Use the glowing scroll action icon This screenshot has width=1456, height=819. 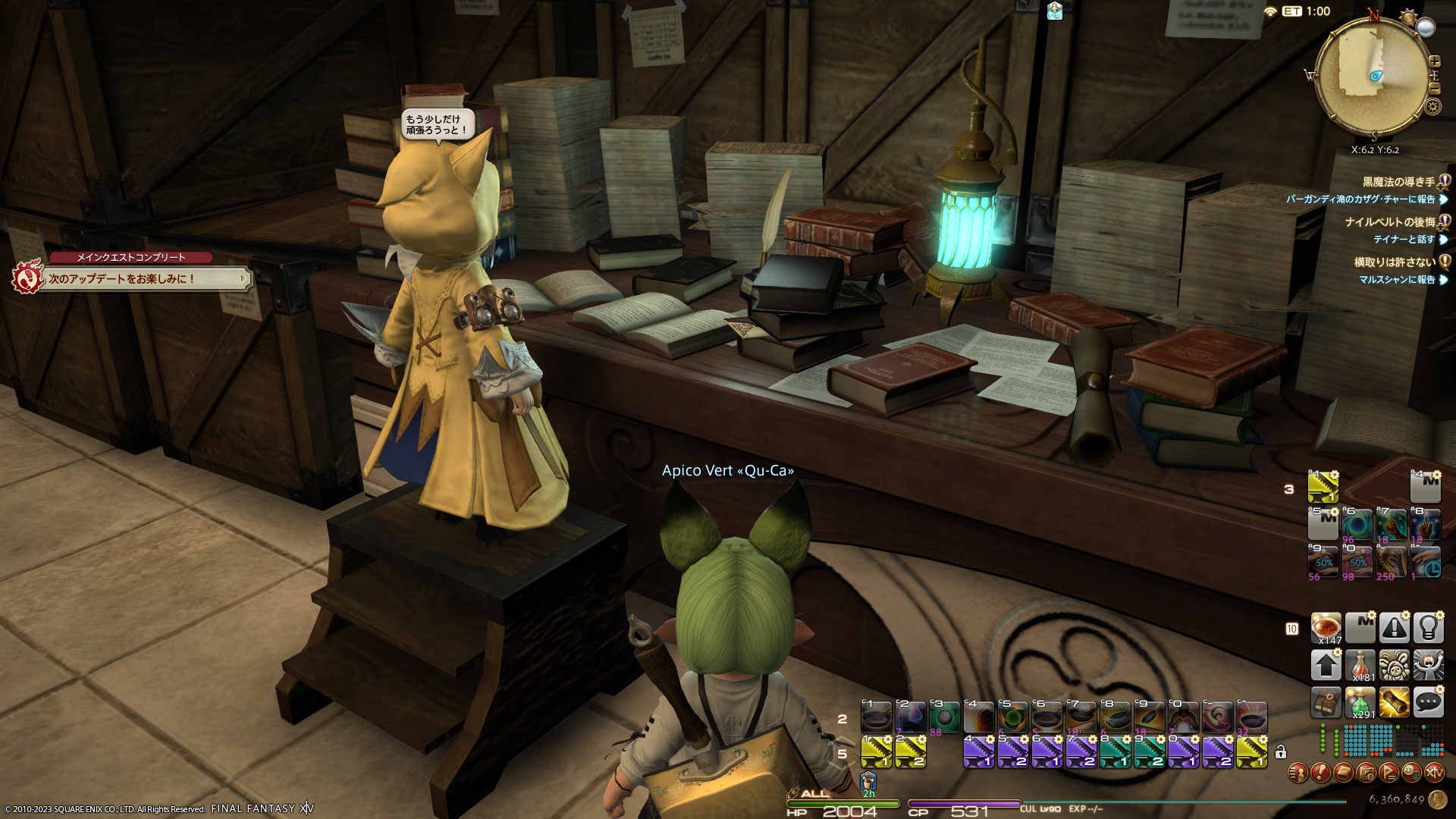coord(1394,702)
